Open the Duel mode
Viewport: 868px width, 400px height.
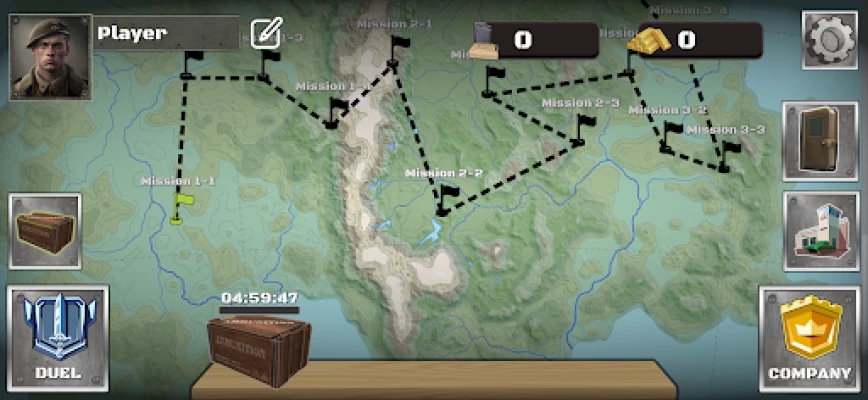[x=57, y=338]
